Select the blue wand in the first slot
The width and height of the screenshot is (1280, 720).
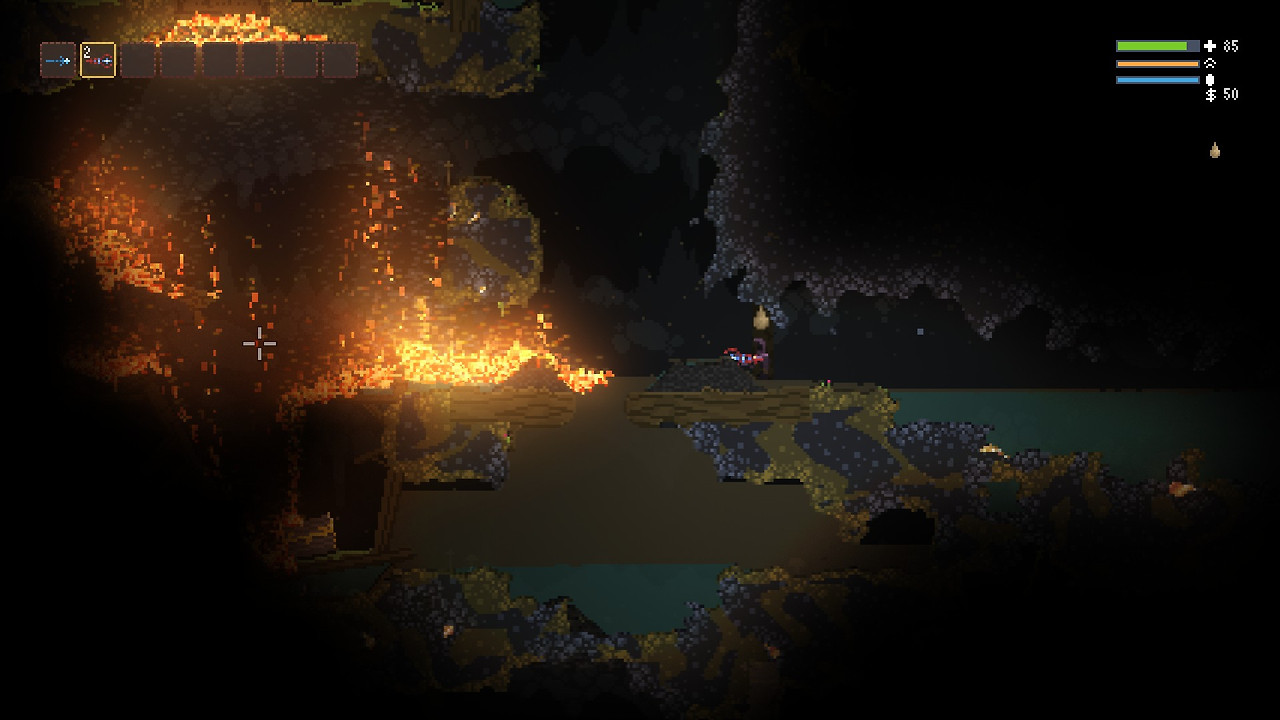58,61
